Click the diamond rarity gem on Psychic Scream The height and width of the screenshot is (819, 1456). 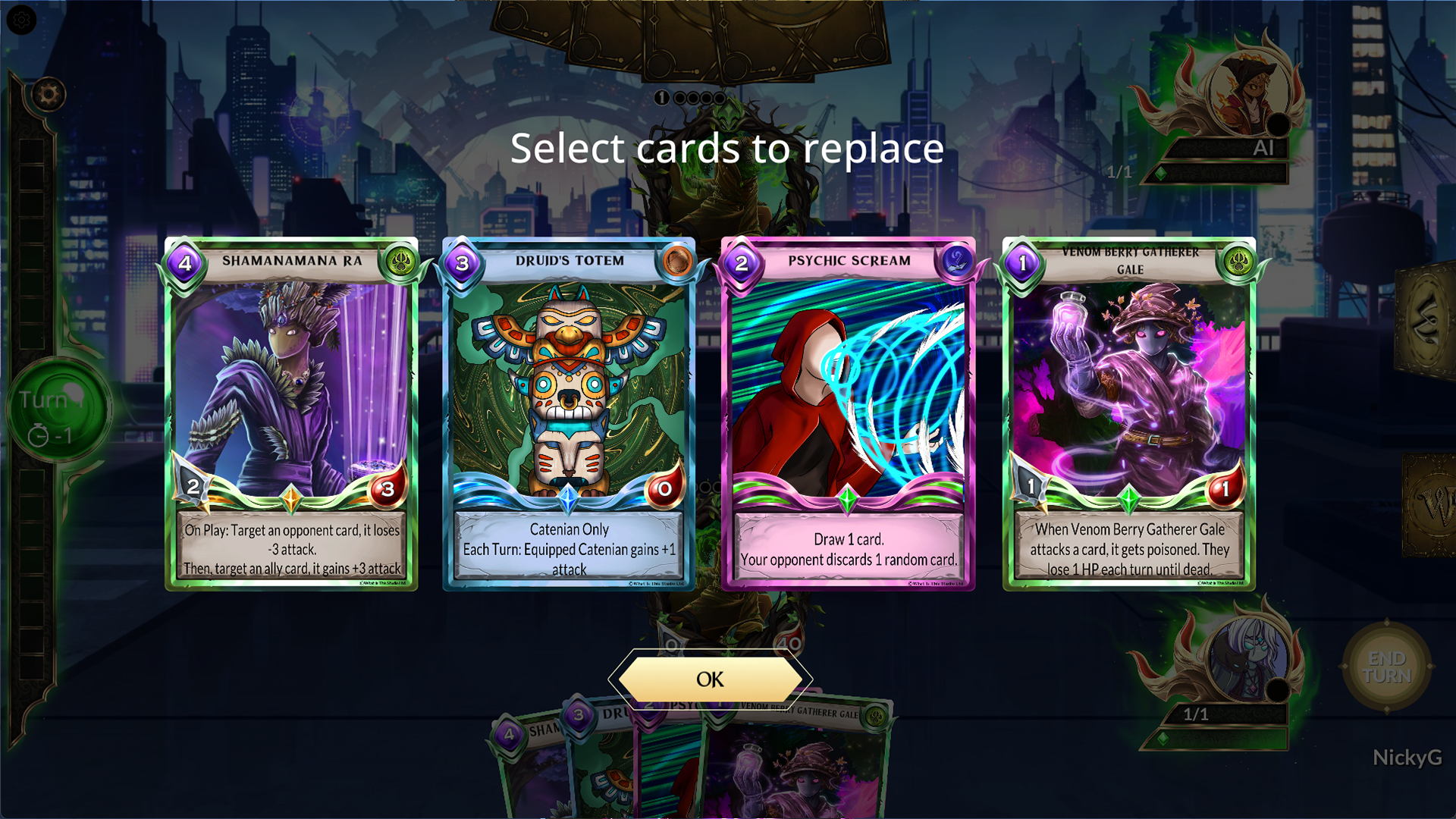tap(849, 498)
